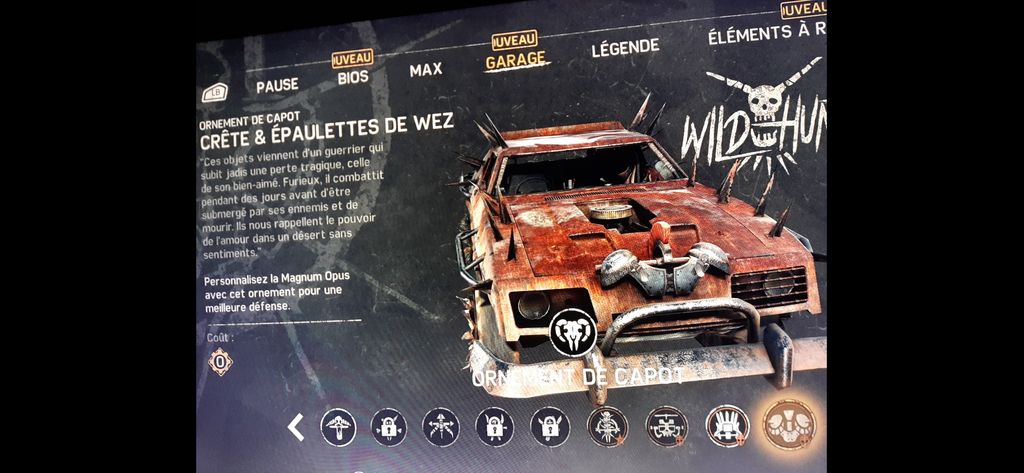The width and height of the screenshot is (1024, 473).
Task: Choose the winged ornament at the row's start
Action: pyautogui.click(x=338, y=427)
